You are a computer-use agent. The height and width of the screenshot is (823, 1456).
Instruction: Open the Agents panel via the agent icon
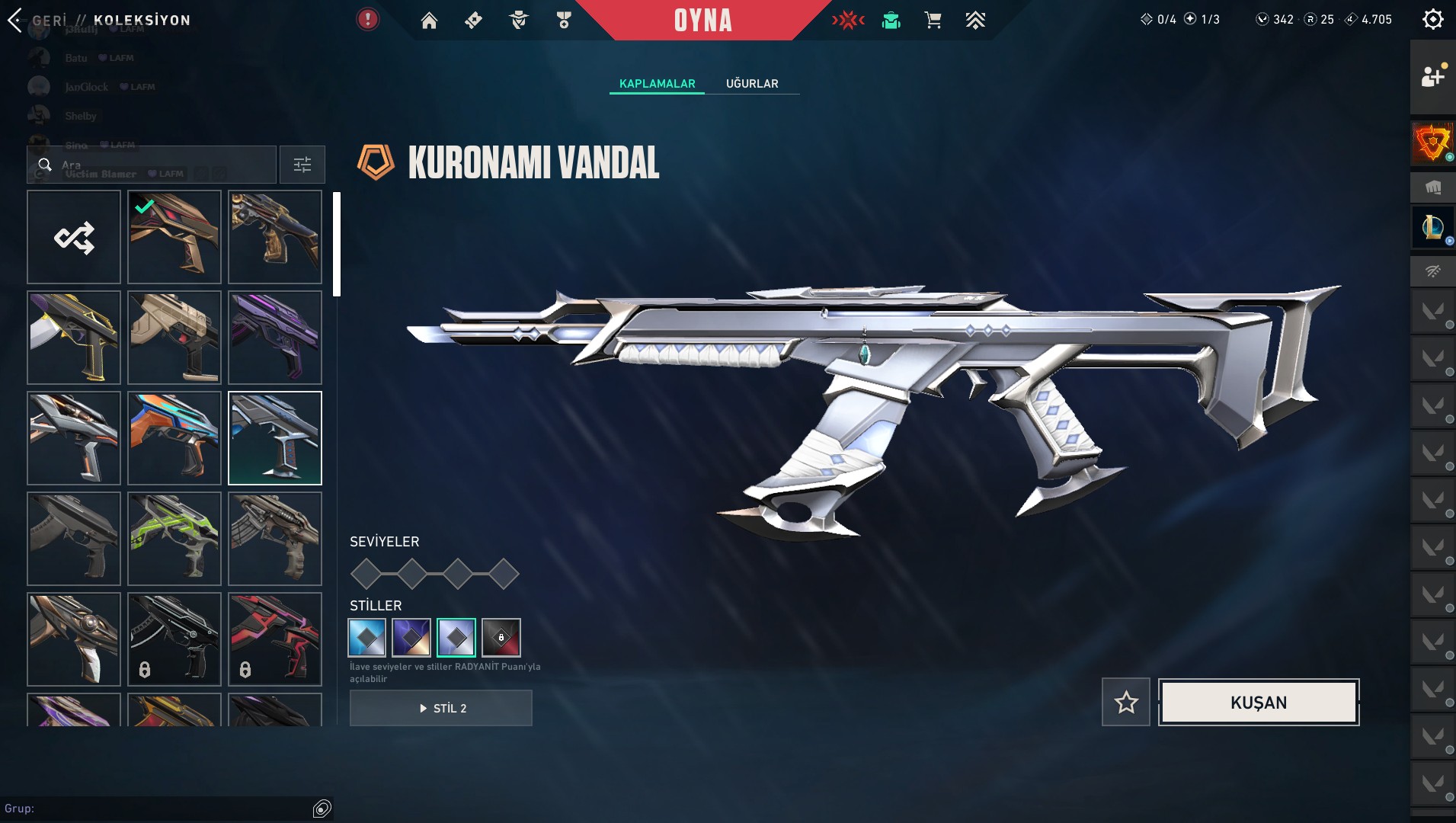click(x=519, y=21)
